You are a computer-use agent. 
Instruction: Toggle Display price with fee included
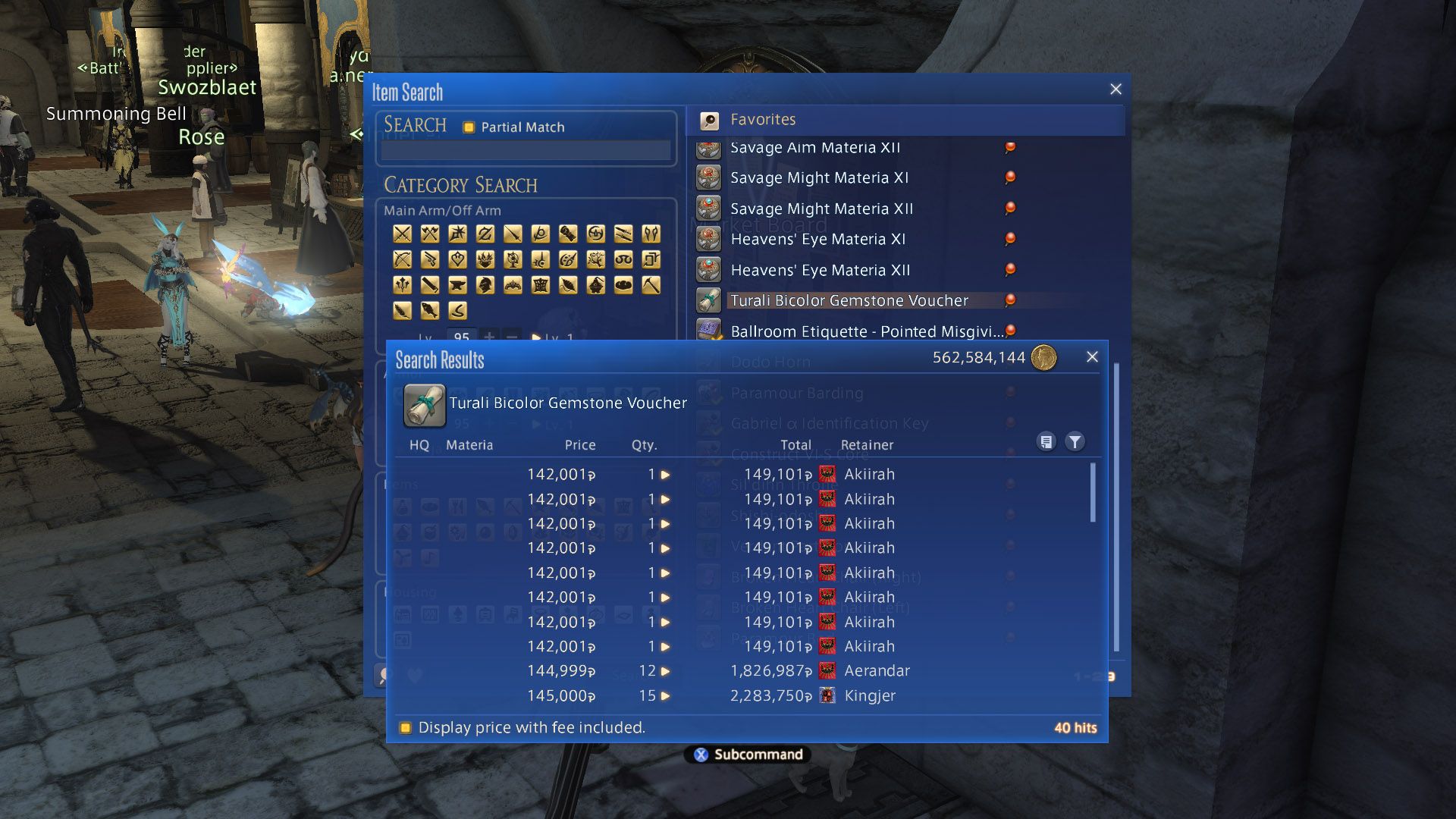(x=406, y=727)
